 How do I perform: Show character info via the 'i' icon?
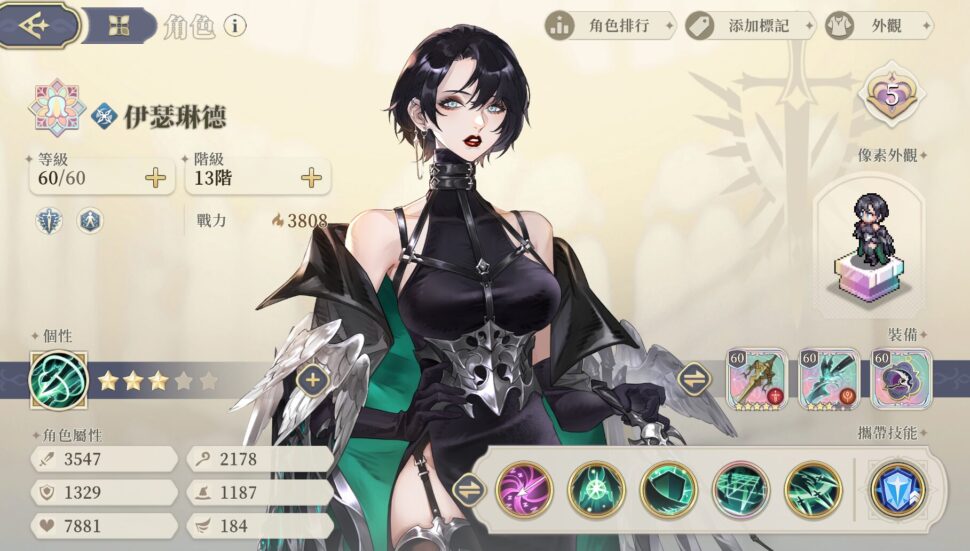(234, 26)
